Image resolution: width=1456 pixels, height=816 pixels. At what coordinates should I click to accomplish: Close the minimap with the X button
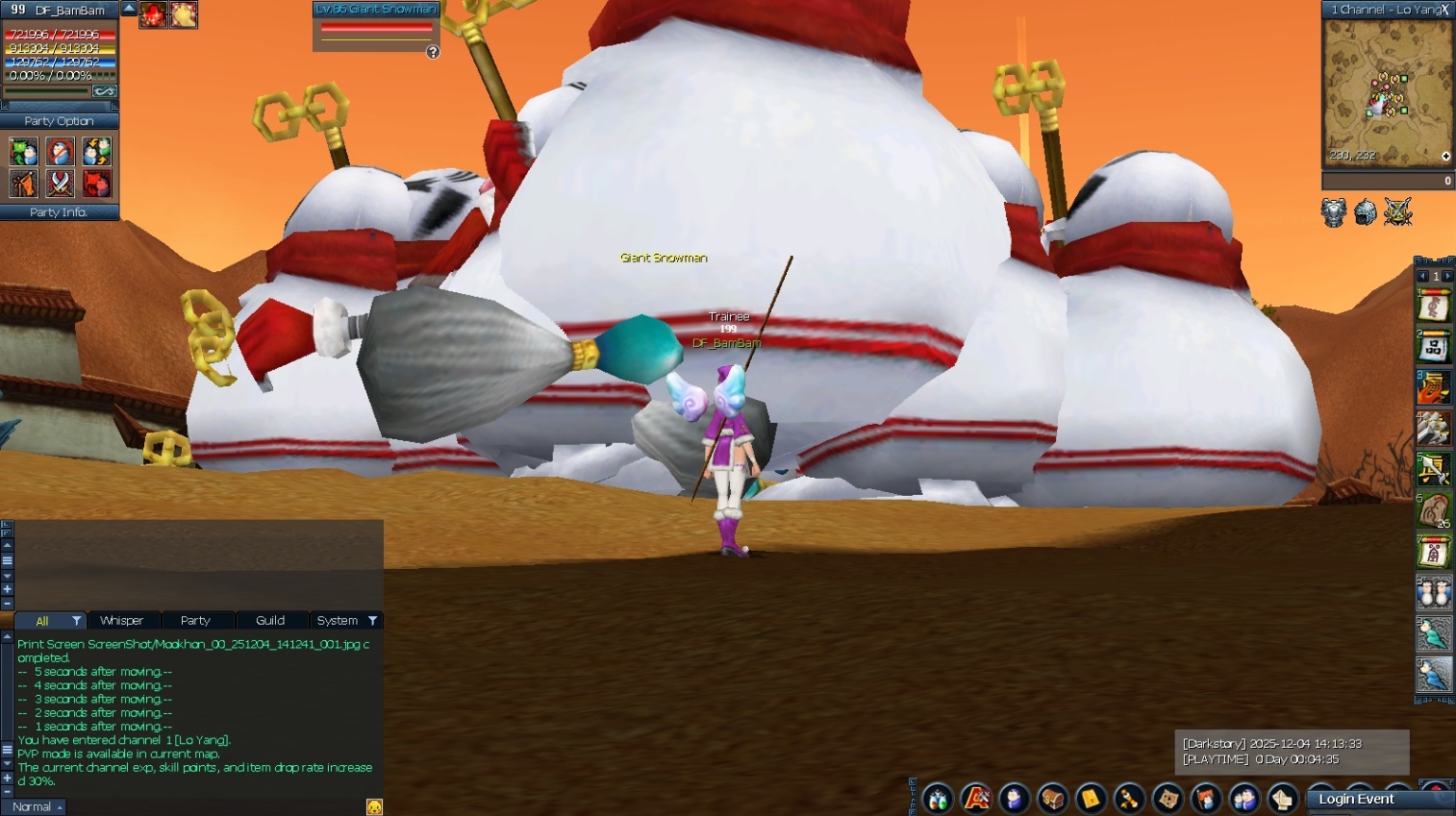(1444, 10)
